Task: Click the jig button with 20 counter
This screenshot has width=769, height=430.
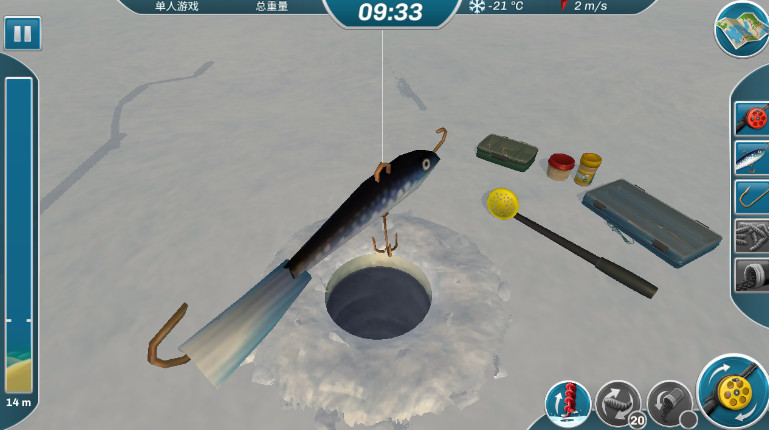Action: pyautogui.click(x=618, y=403)
